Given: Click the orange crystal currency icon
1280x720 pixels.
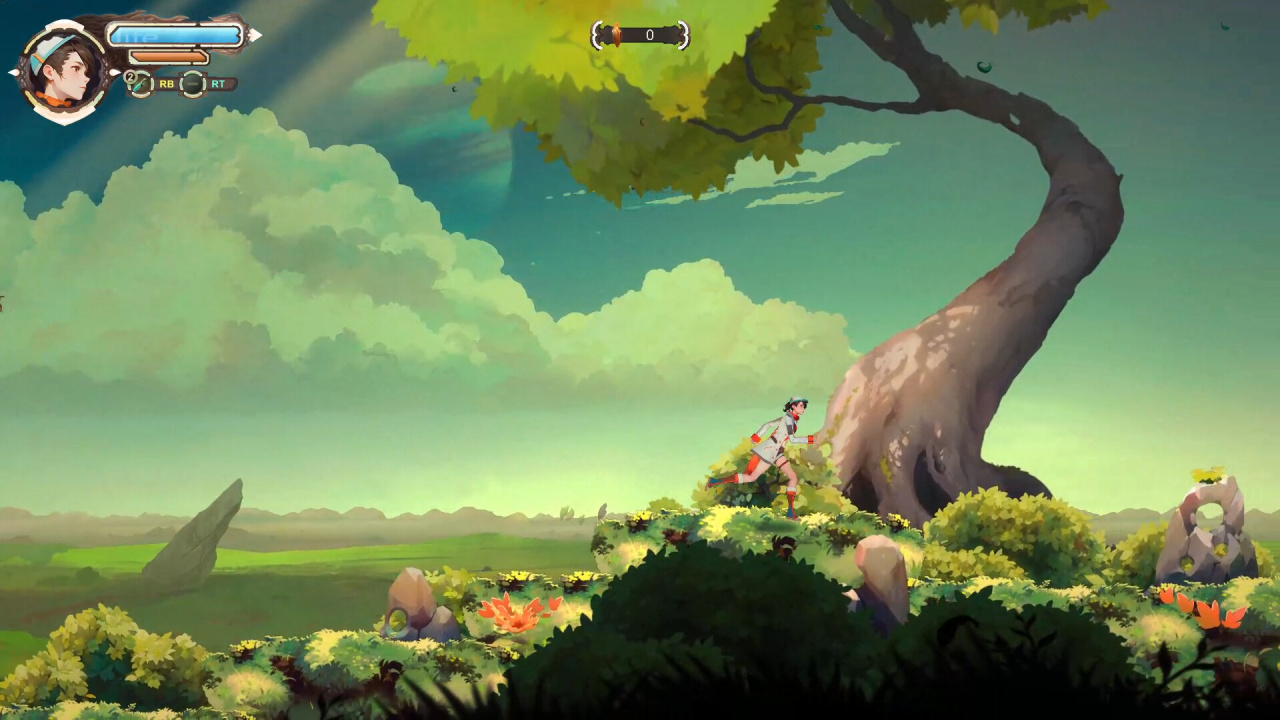Looking at the screenshot, I should (616, 36).
